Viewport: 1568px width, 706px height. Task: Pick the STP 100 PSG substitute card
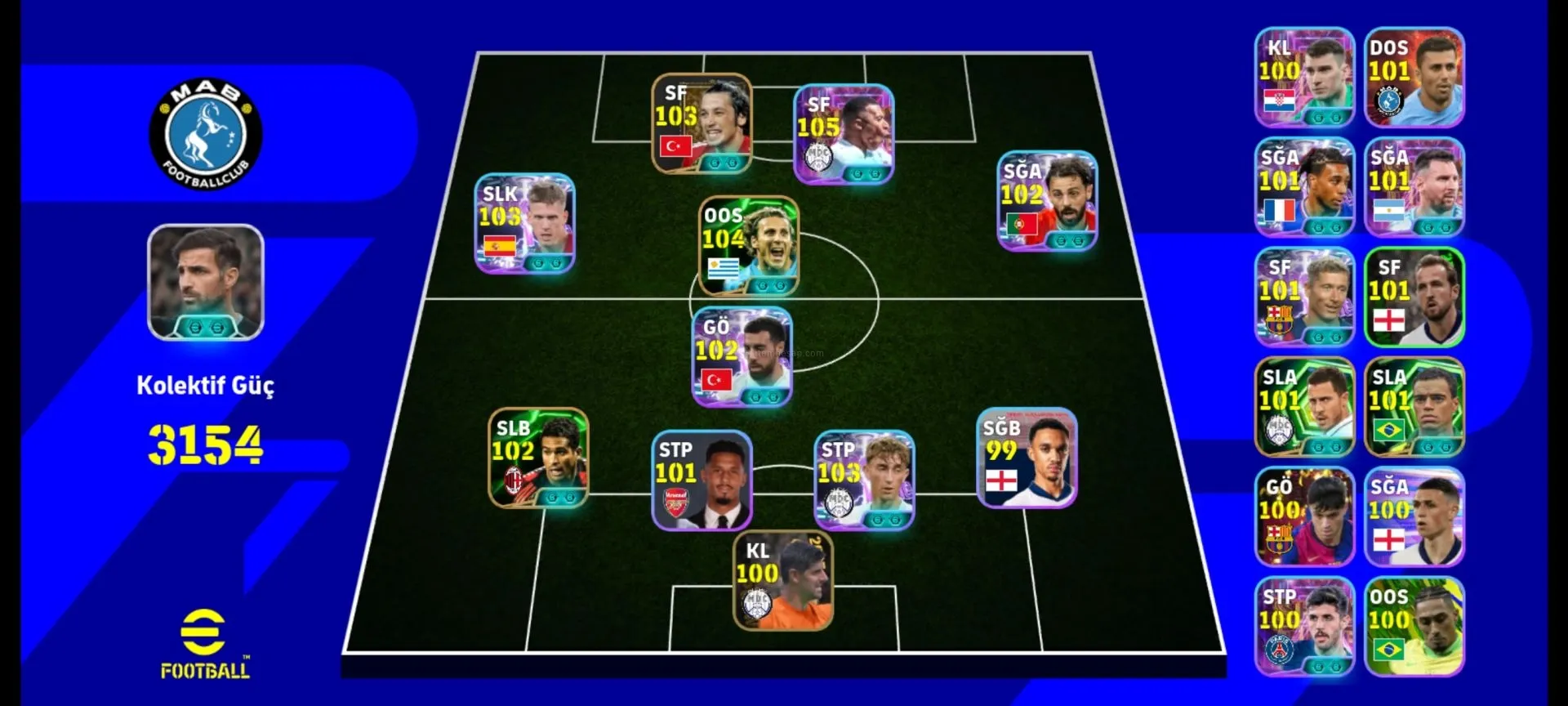click(x=1304, y=627)
